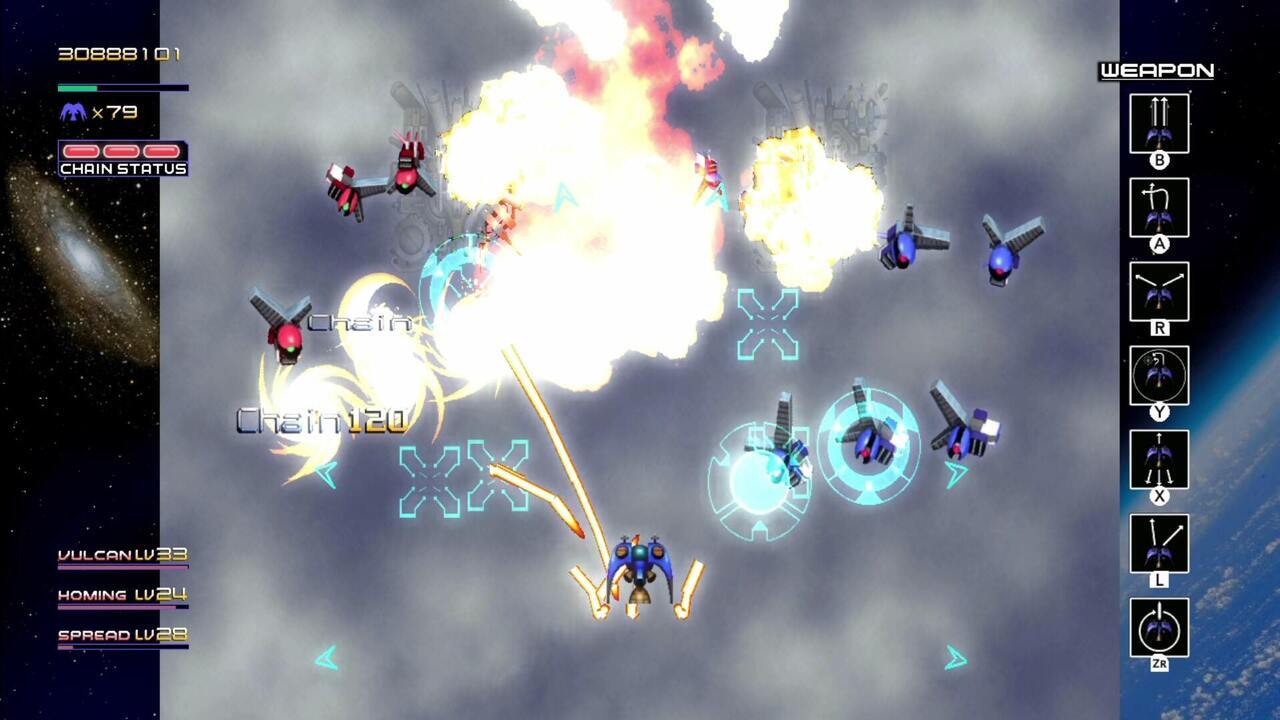
Task: Select the B vulcan weapon icon
Action: (1159, 122)
